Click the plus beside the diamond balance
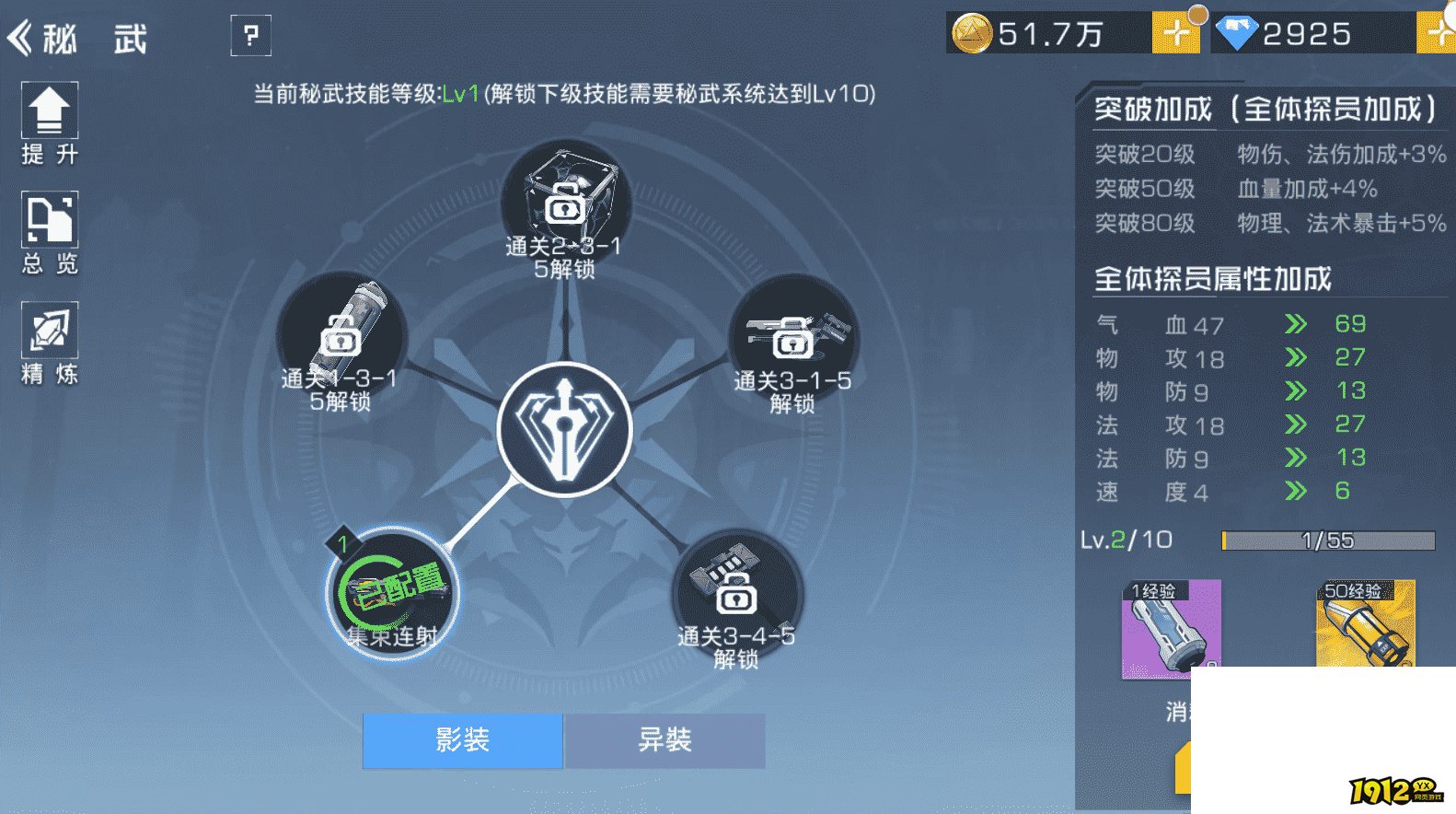 (x=1436, y=34)
